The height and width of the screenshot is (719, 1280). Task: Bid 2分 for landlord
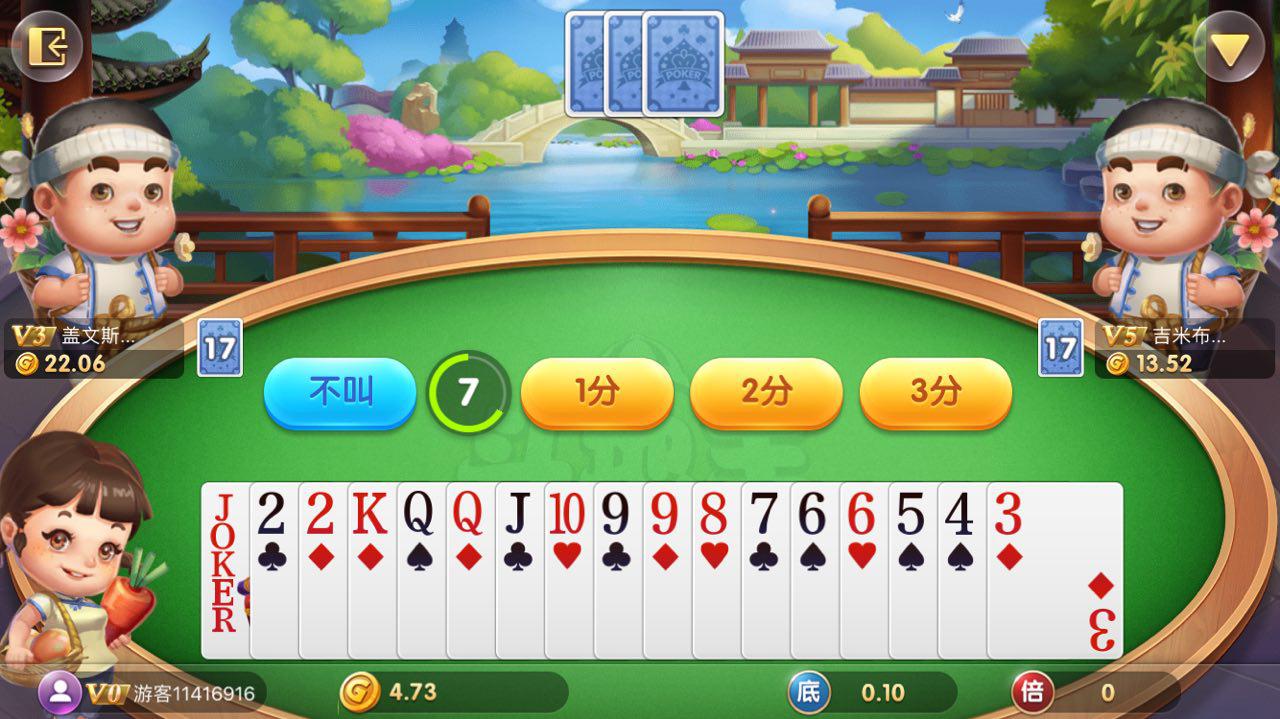tap(766, 393)
